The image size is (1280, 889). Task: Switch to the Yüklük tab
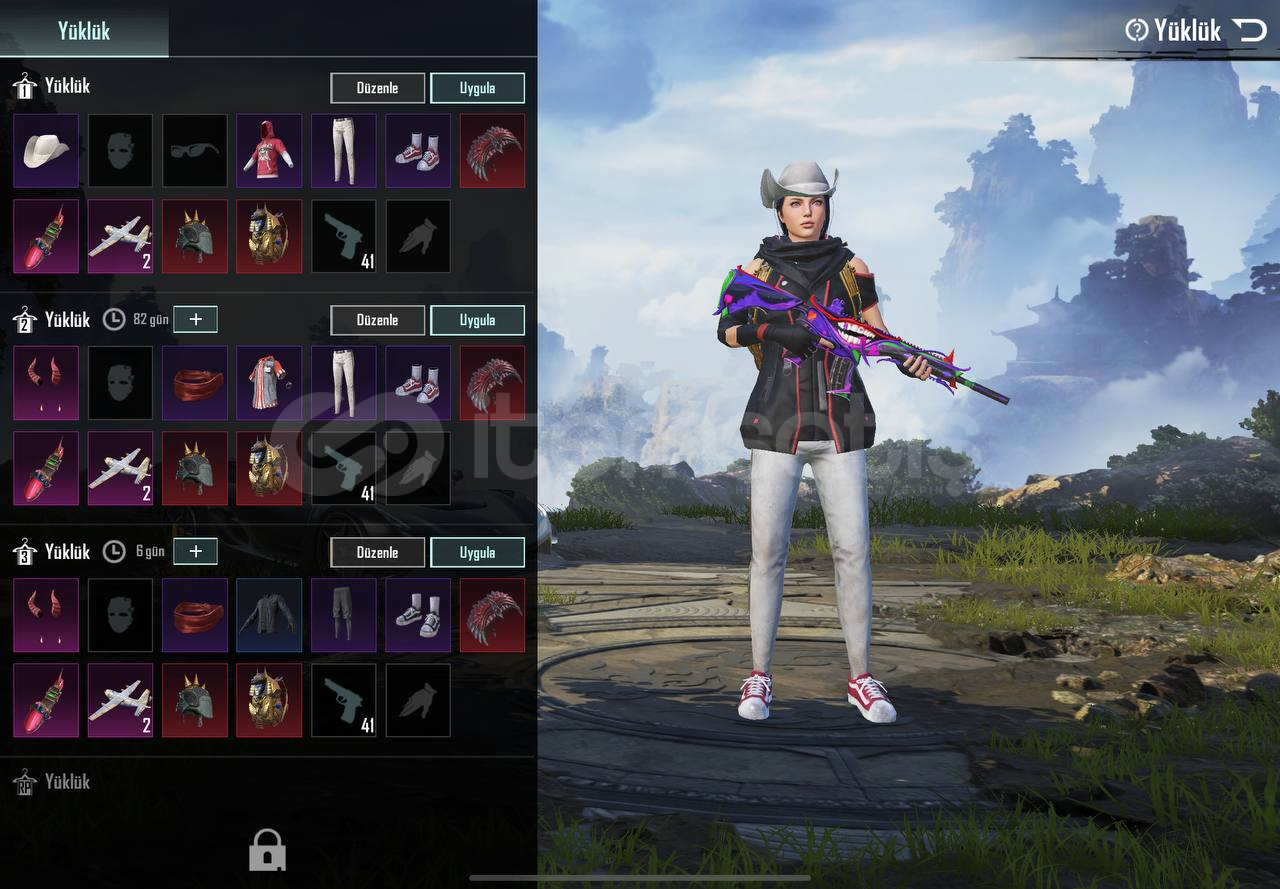point(84,30)
